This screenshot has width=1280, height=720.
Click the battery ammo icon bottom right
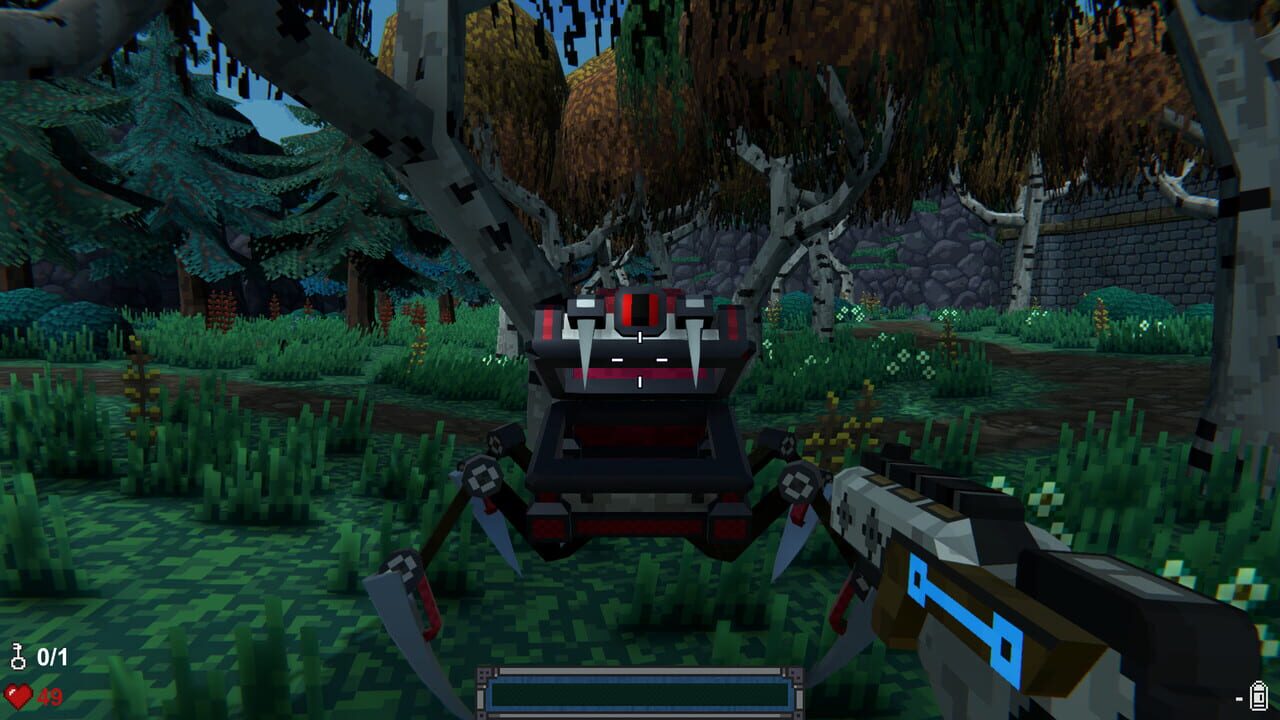(1256, 694)
